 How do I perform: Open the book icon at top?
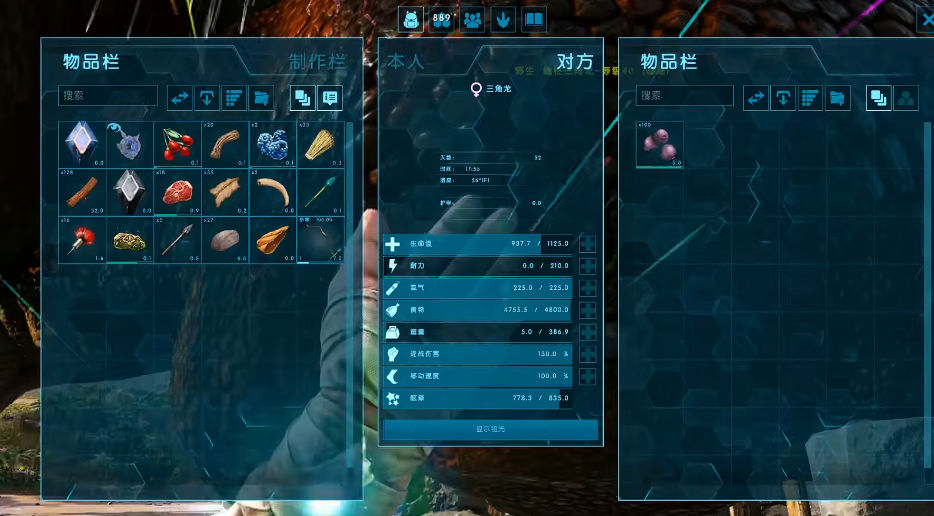click(535, 19)
